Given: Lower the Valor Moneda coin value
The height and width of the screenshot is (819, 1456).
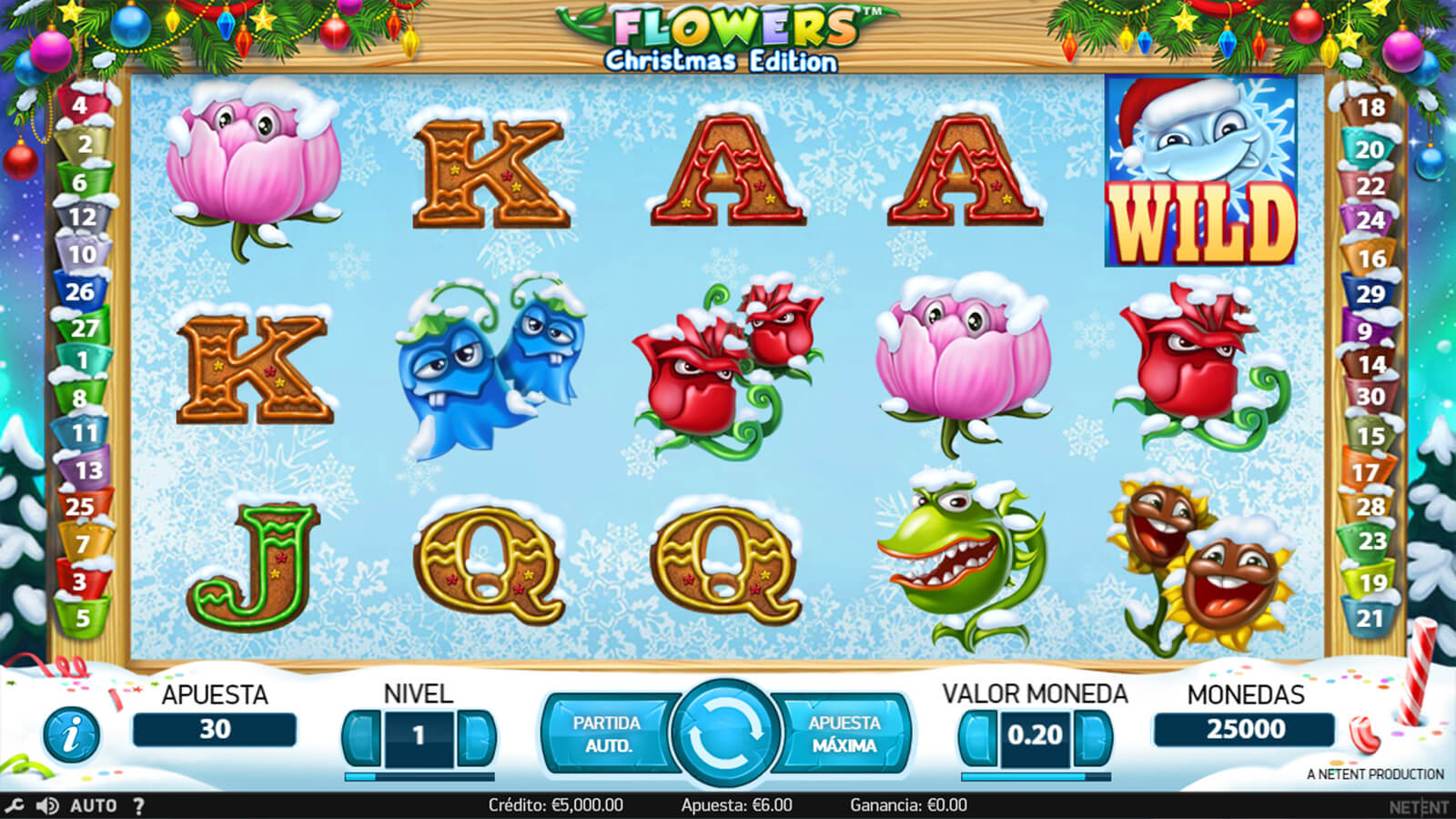Looking at the screenshot, I should 978,735.
